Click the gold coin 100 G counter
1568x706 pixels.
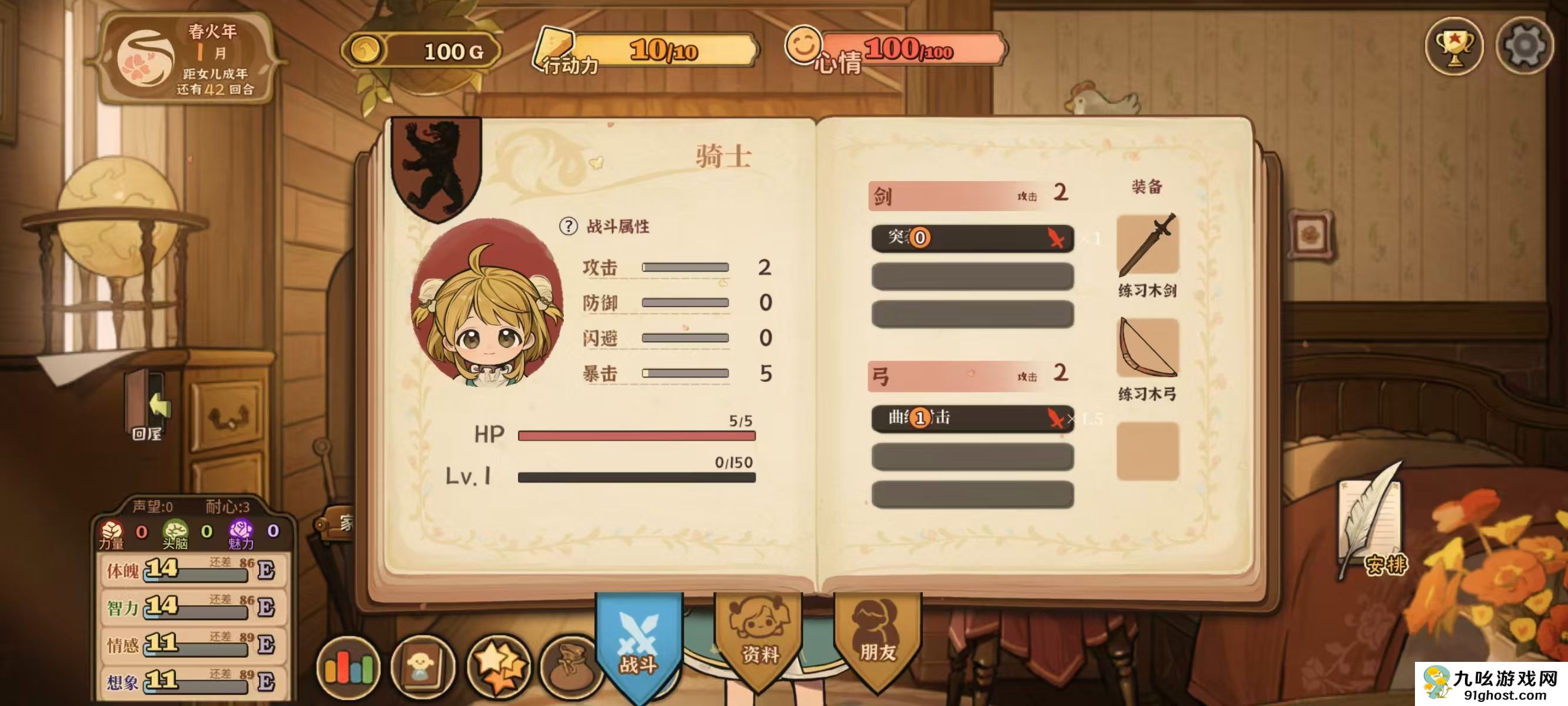(x=423, y=51)
